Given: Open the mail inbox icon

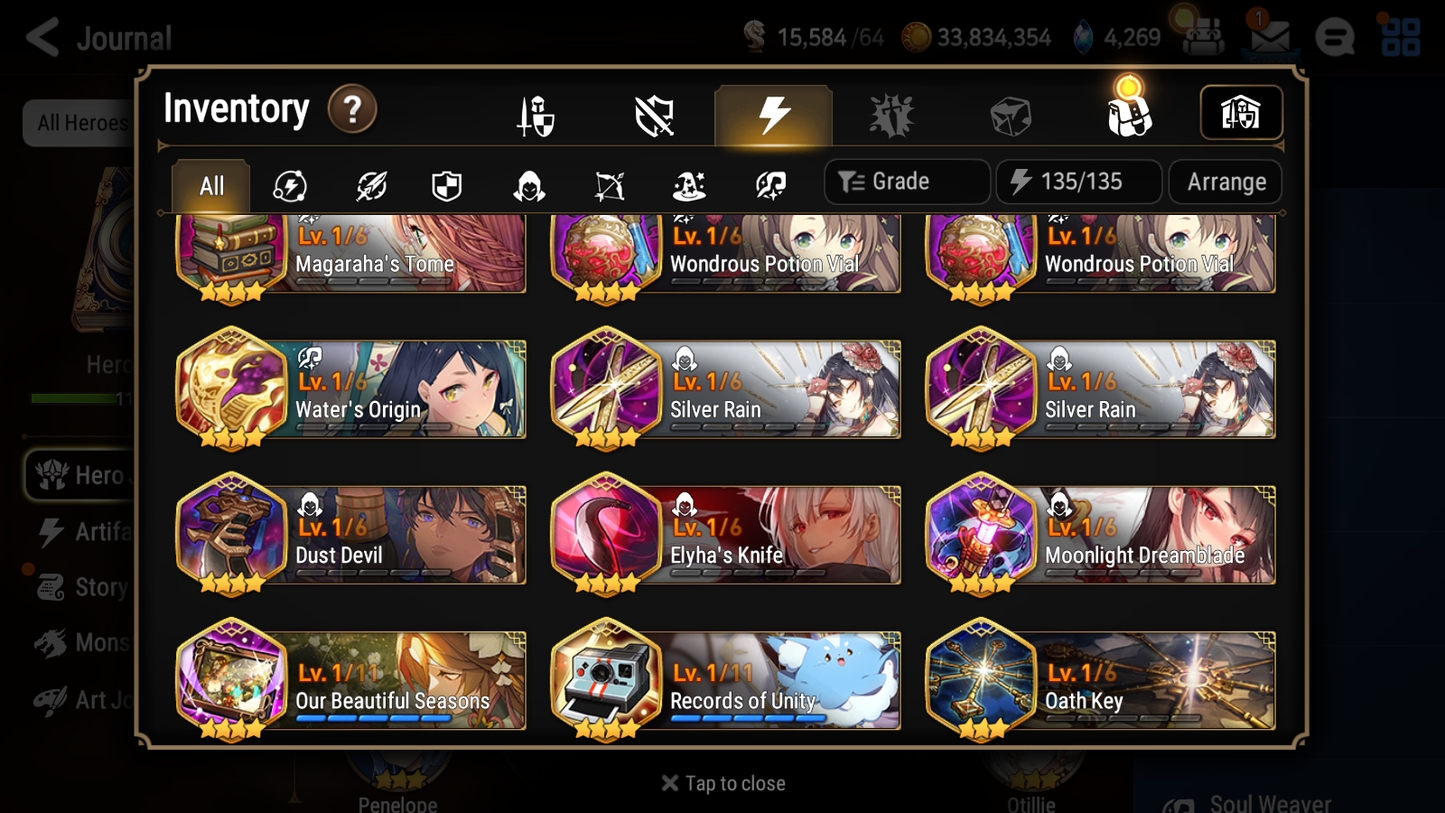Looking at the screenshot, I should tap(1268, 36).
